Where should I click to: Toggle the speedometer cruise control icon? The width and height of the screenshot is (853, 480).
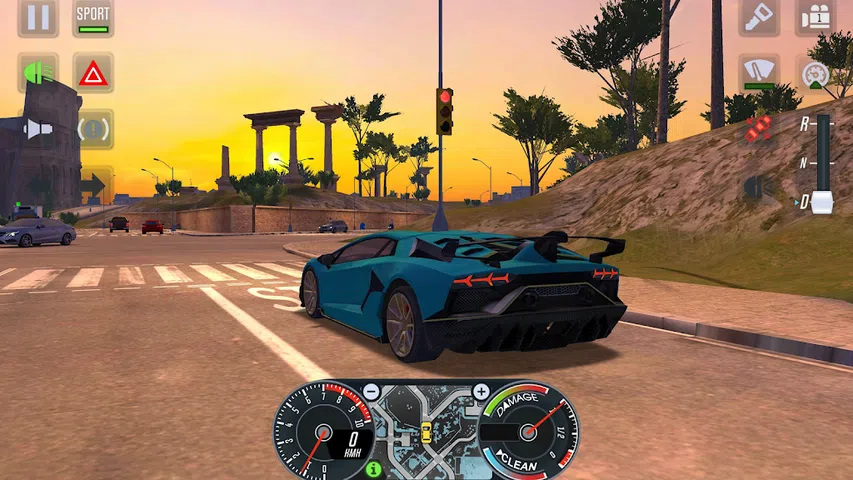[815, 73]
